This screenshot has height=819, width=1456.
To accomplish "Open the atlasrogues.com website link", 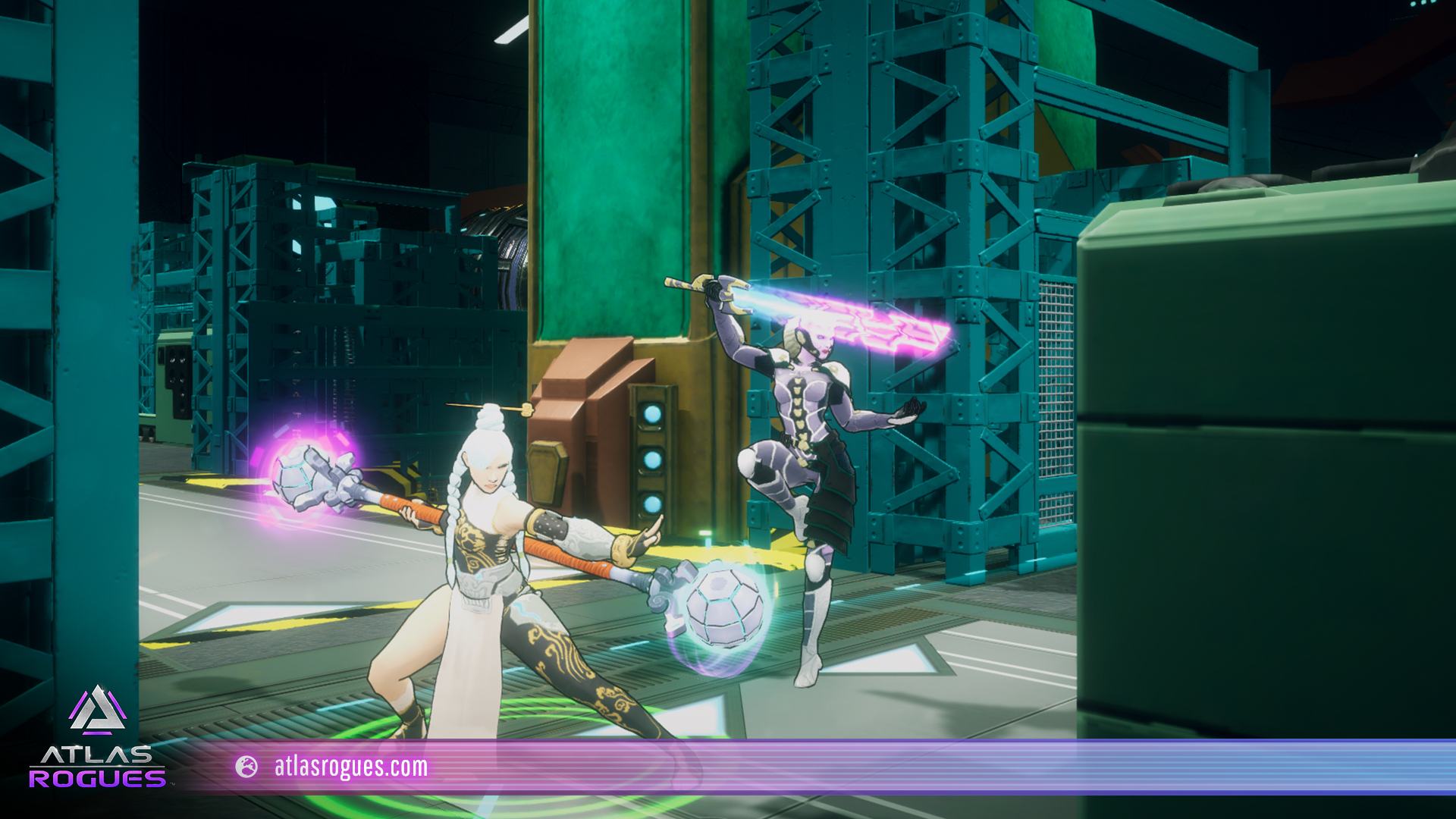I will coord(350,767).
